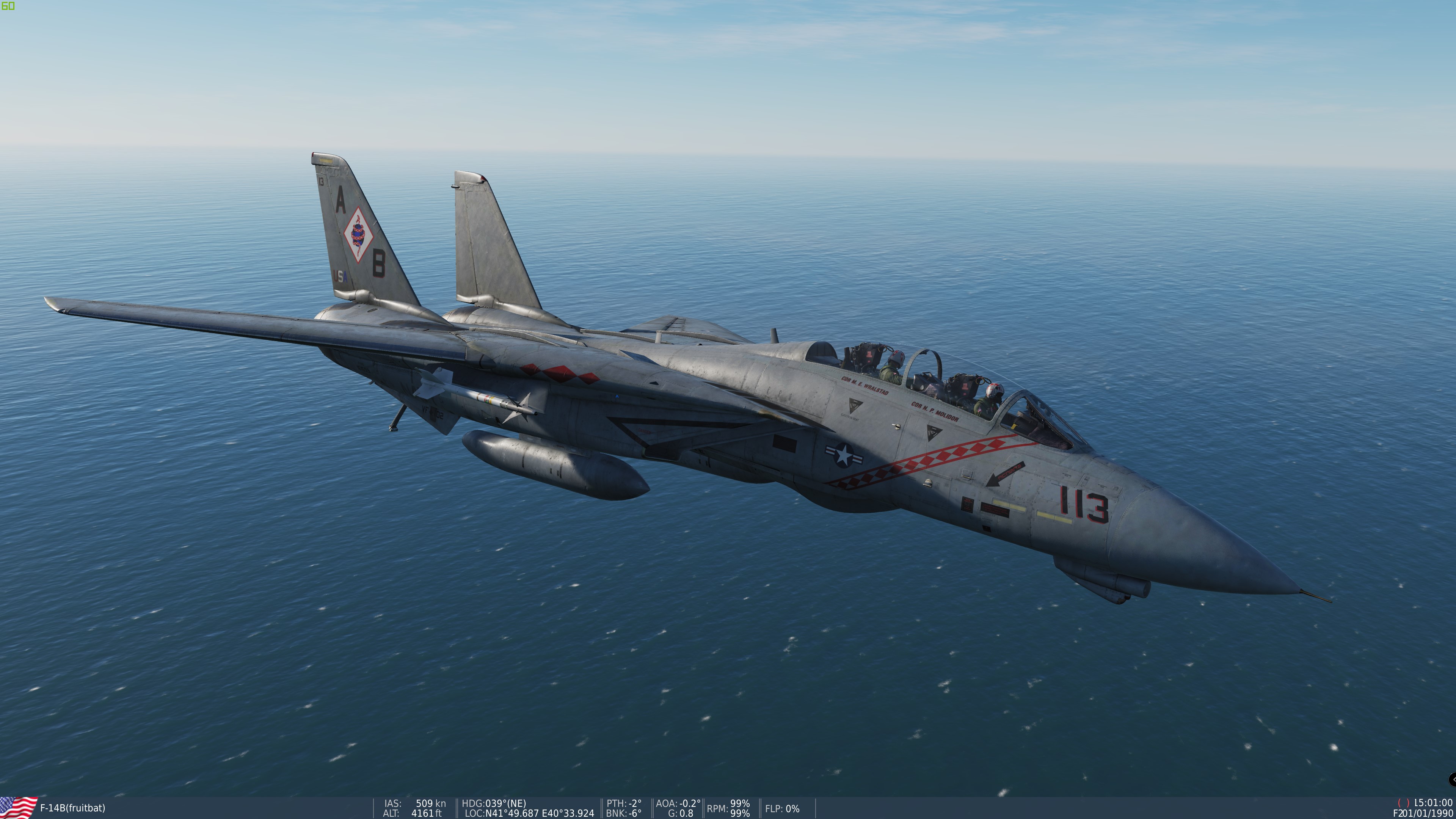Toggle the PTH pitch display field
The height and width of the screenshot is (819, 1456).
[624, 803]
